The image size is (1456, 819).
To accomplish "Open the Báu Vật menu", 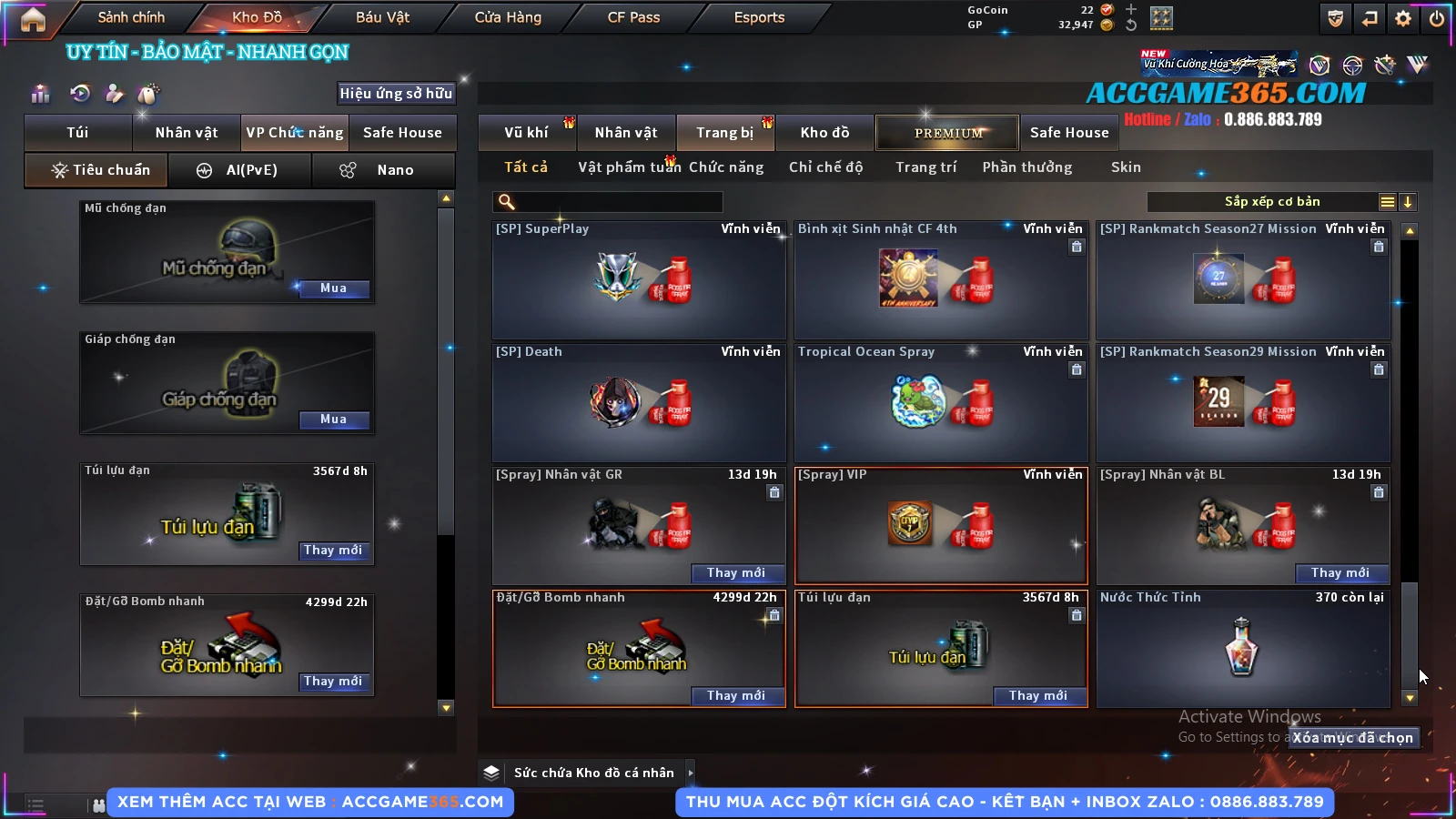I will pos(382,17).
